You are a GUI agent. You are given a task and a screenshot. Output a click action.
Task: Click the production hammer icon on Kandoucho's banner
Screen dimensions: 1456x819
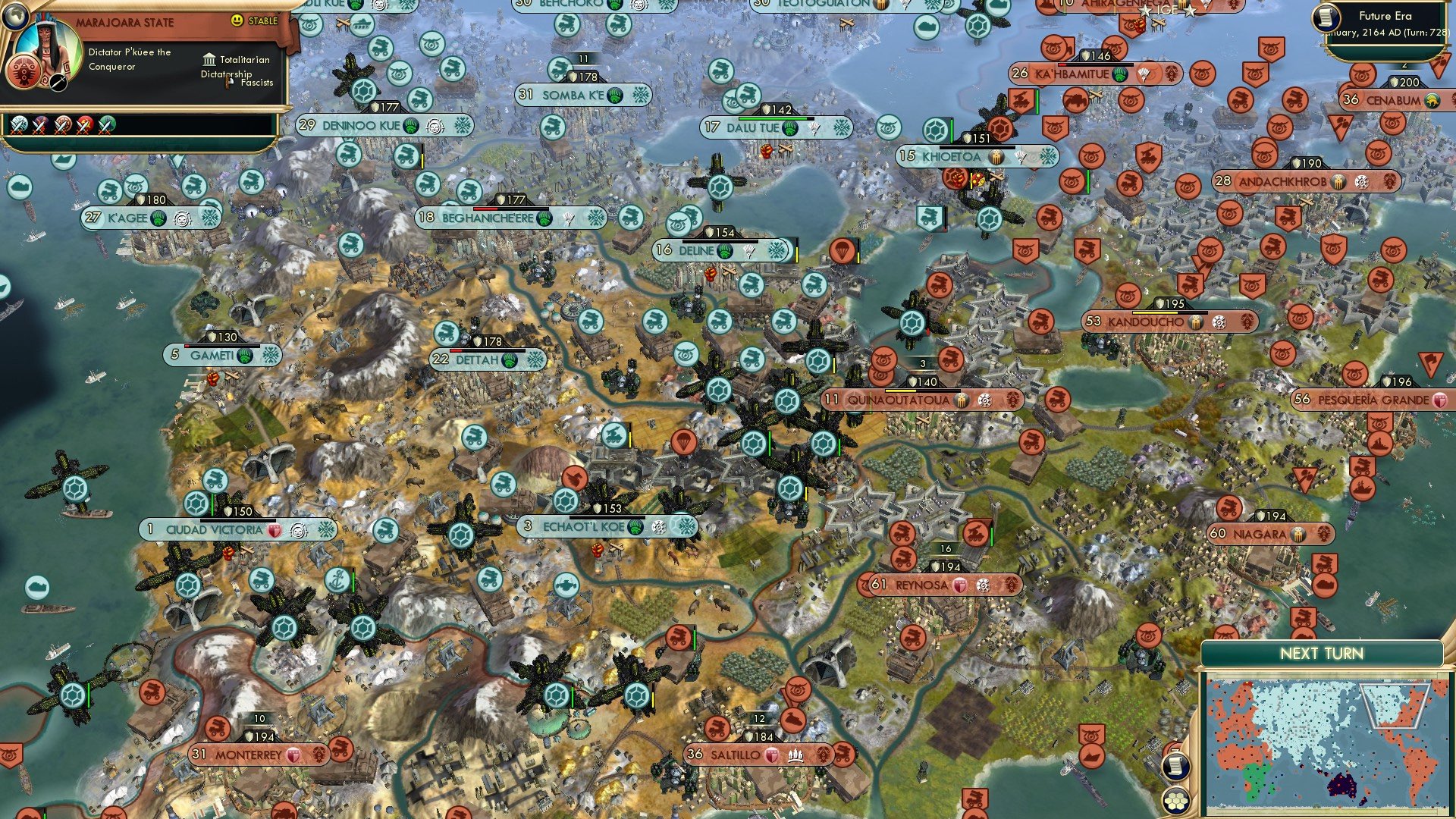(1196, 323)
